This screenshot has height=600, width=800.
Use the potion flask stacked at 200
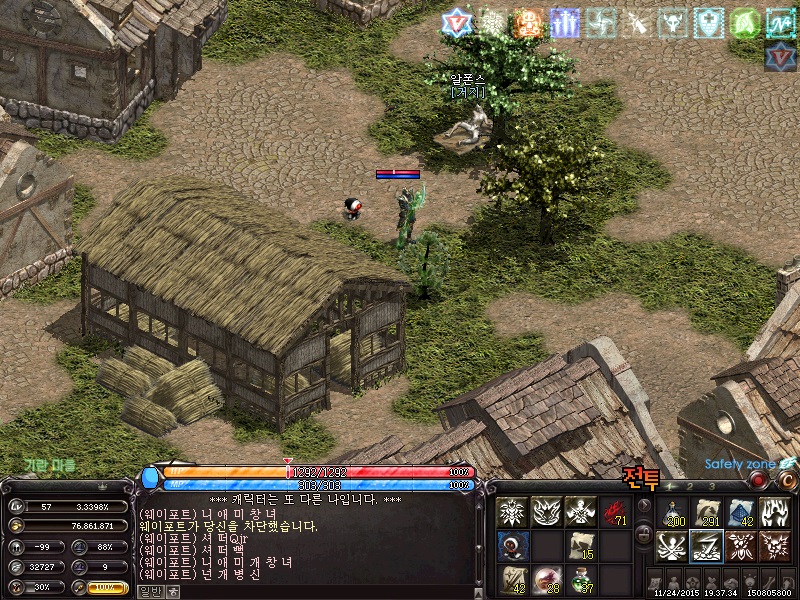point(673,512)
